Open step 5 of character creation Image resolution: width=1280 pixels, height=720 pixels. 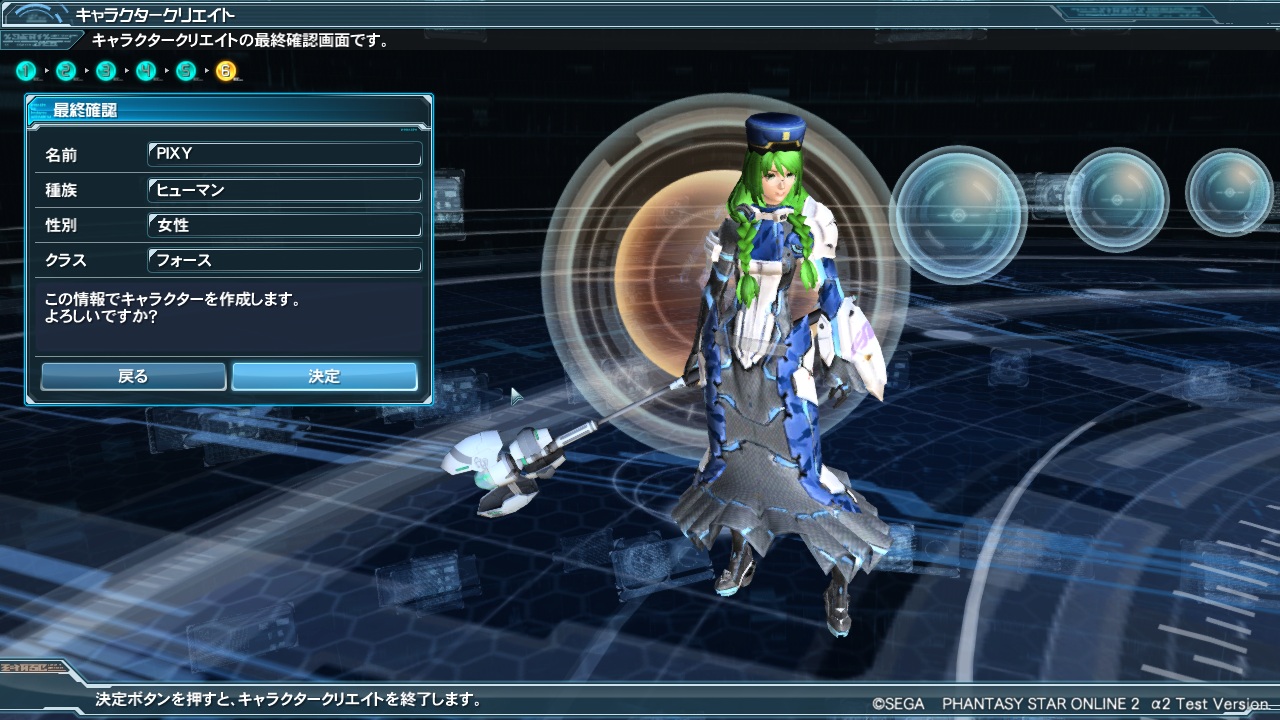[187, 71]
